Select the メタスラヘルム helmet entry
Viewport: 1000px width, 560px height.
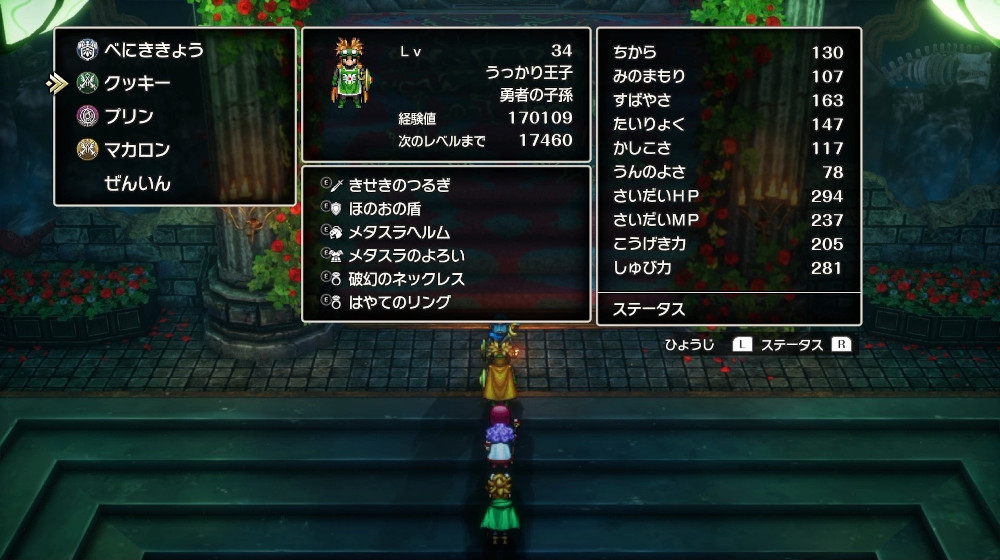click(399, 232)
